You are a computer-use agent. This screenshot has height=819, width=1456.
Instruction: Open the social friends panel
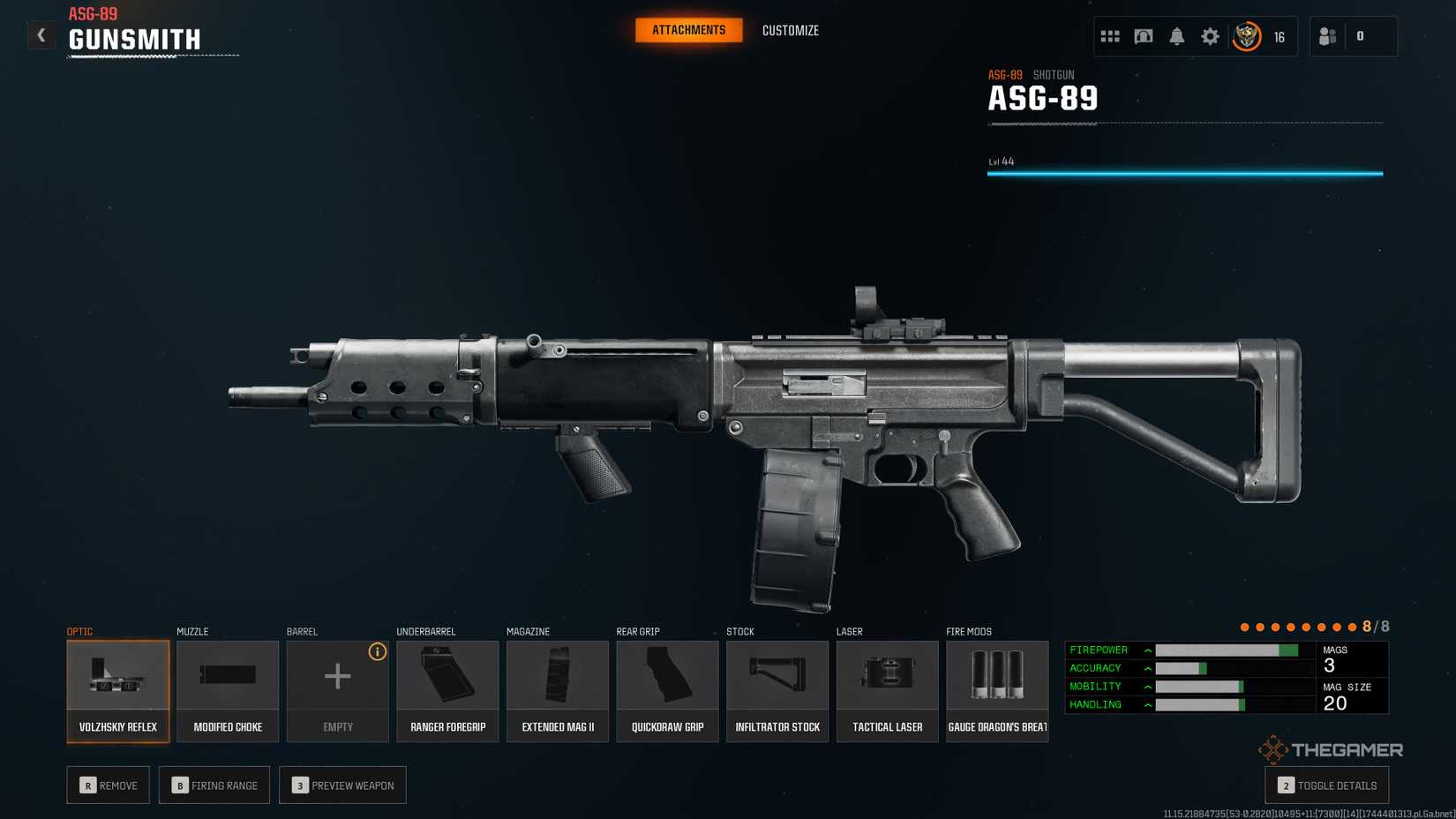pos(1328,37)
